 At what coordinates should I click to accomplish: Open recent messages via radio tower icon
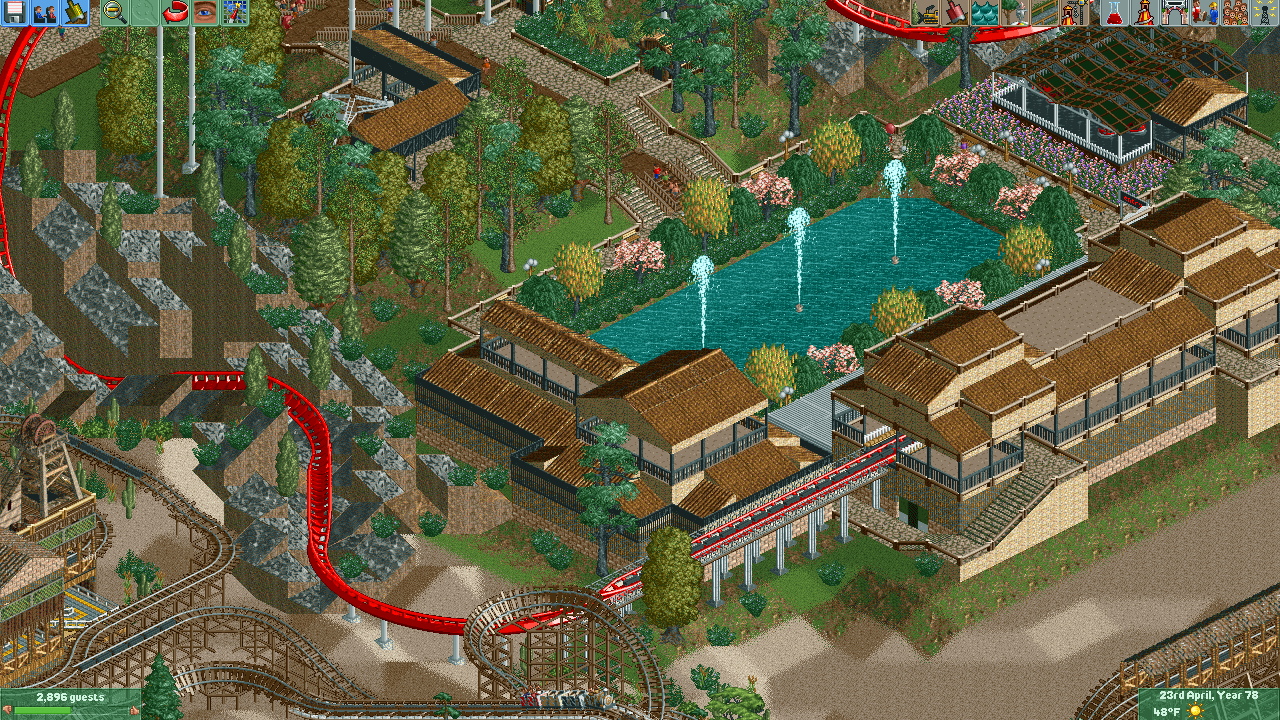[1265, 13]
